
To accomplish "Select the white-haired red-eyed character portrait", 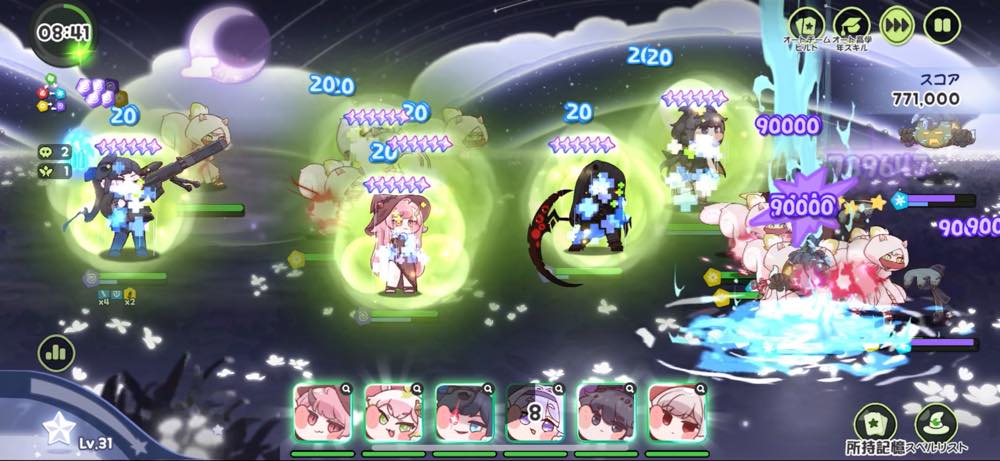I will tap(677, 413).
